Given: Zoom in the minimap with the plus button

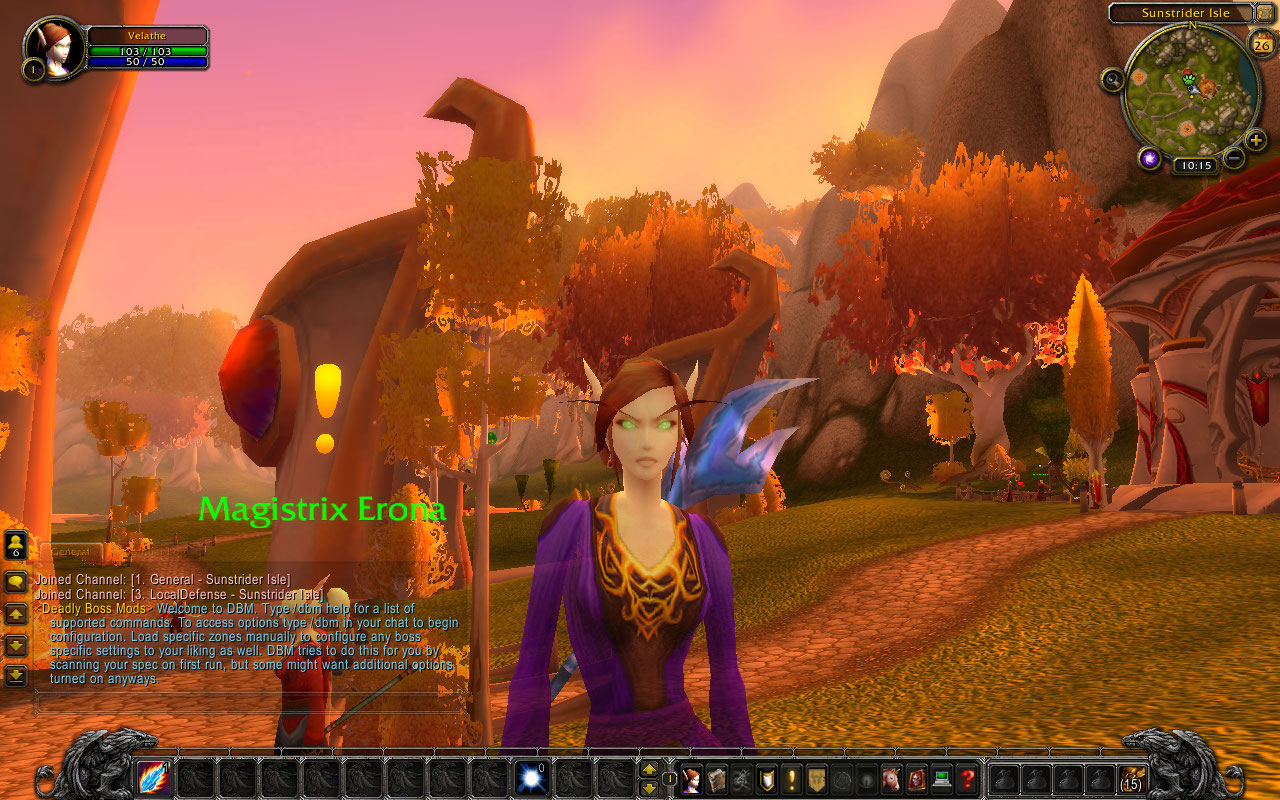Looking at the screenshot, I should coord(1257,140).
